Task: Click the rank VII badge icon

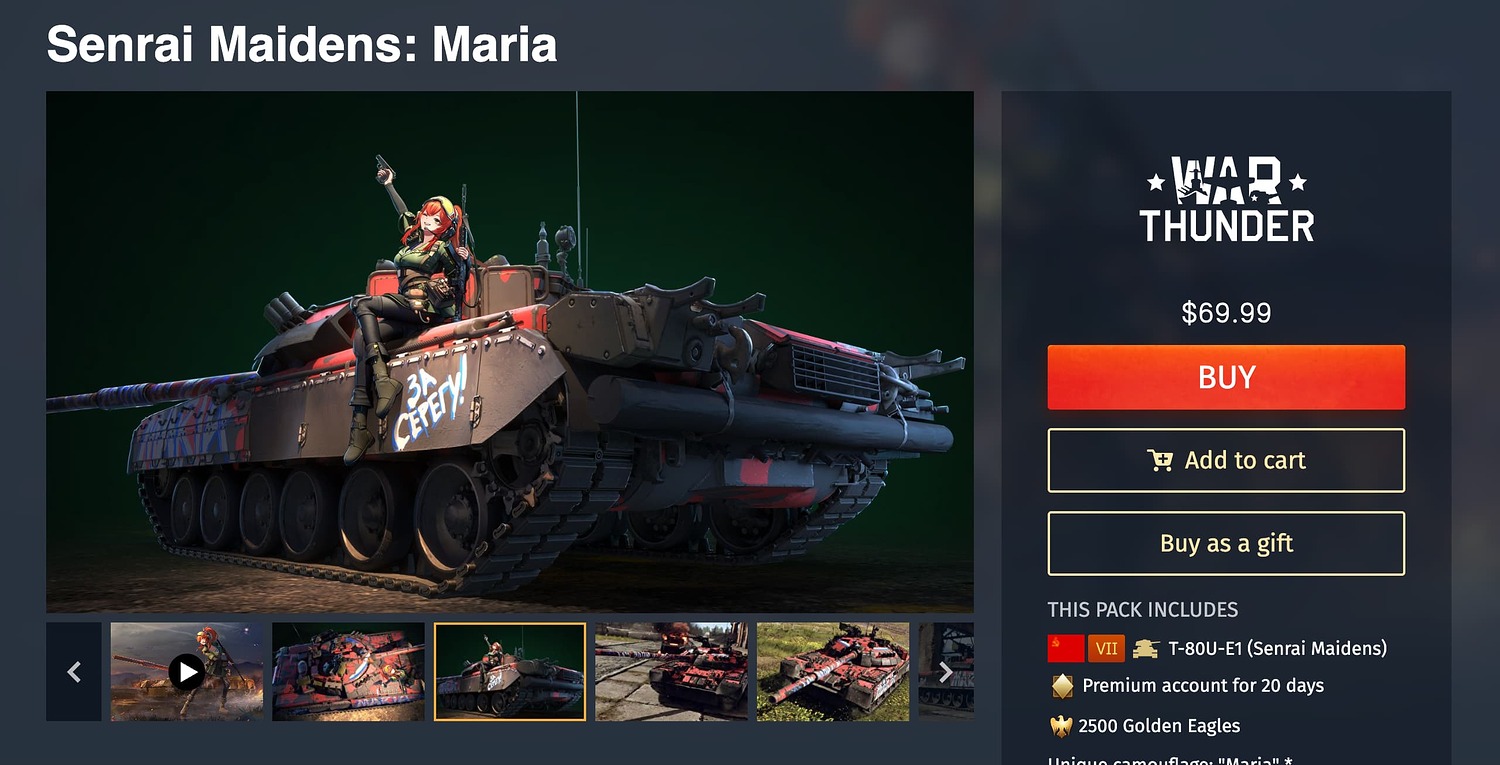Action: [x=1106, y=648]
